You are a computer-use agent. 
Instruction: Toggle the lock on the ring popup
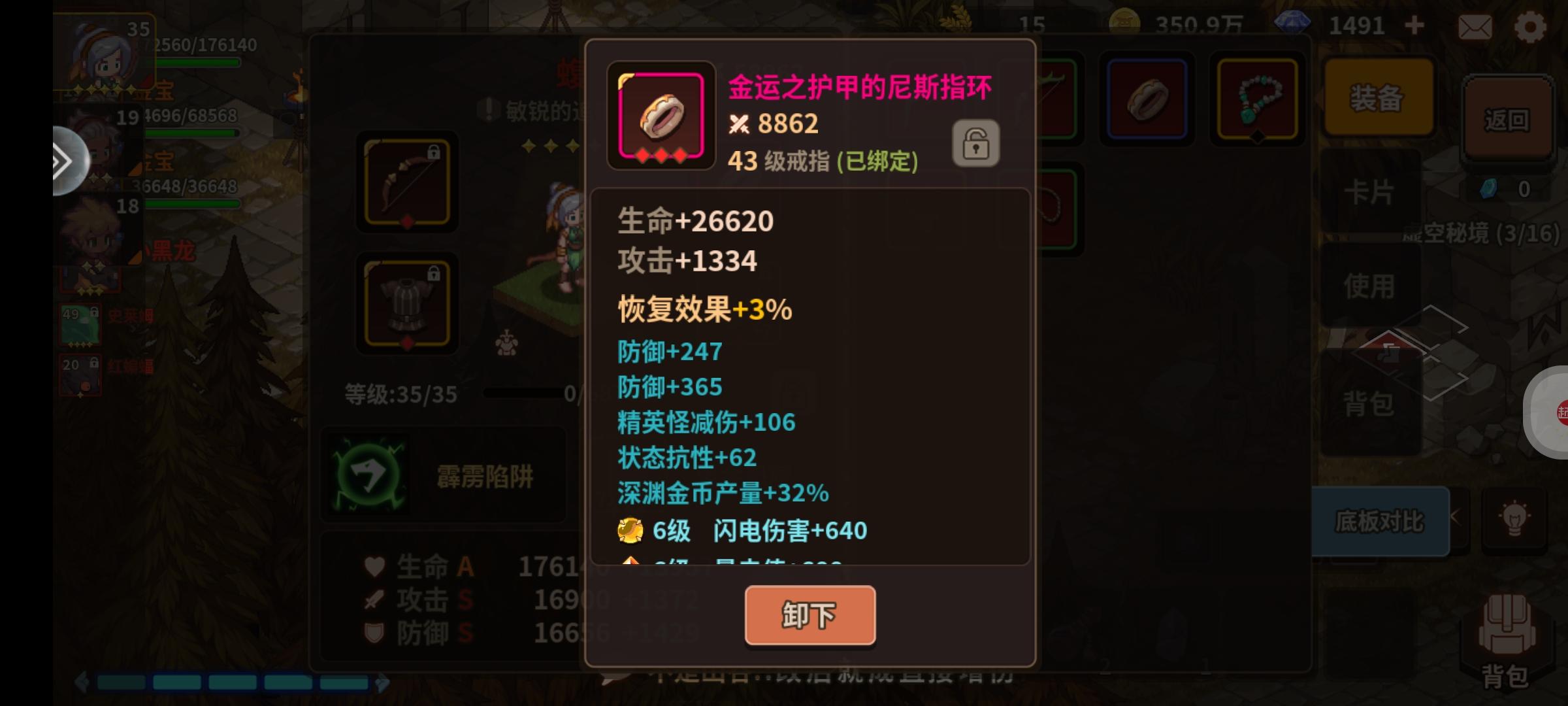click(975, 143)
